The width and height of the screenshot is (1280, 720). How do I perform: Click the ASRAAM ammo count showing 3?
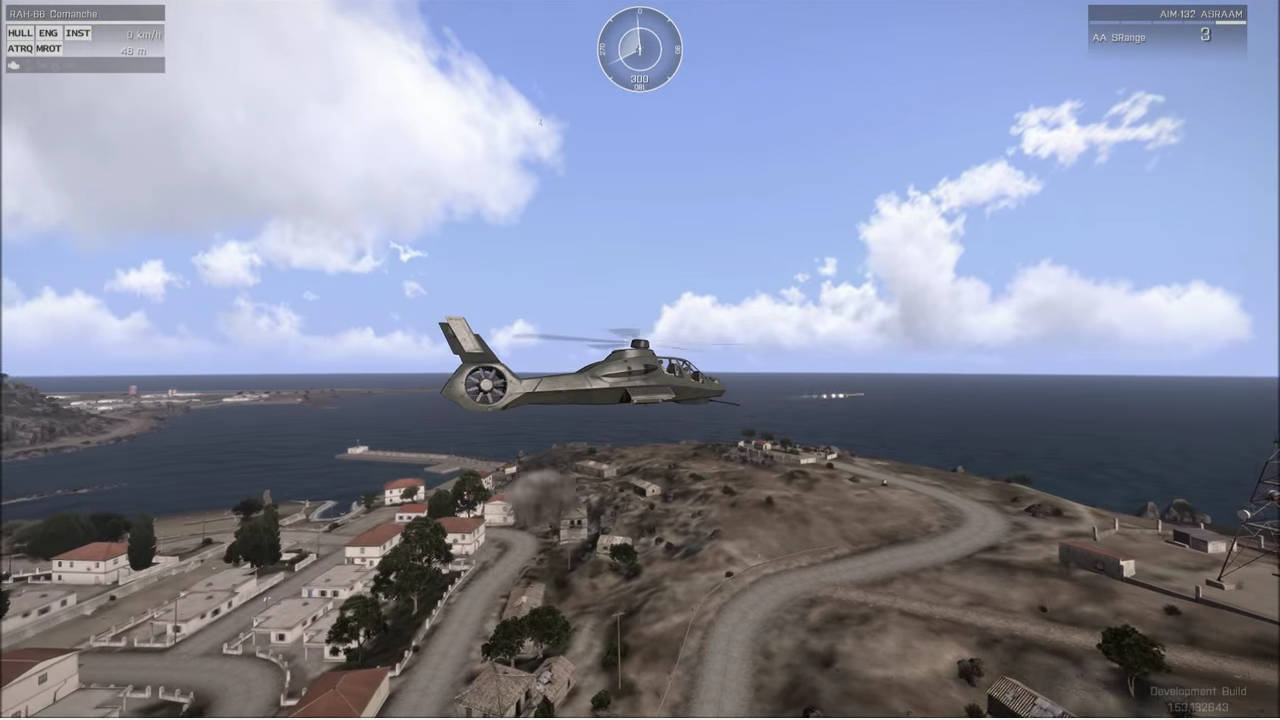point(1205,34)
